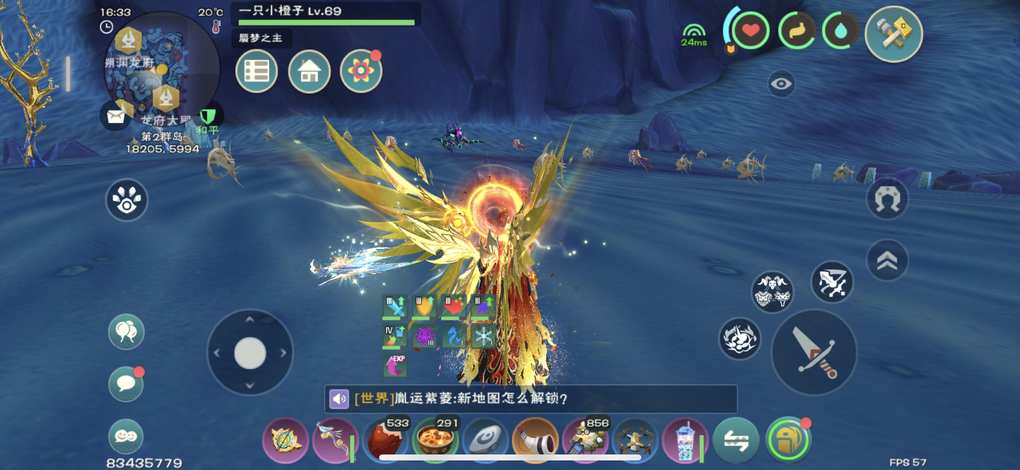Use the bubble tea drink slot
This screenshot has width=1020, height=470.
(x=685, y=439)
